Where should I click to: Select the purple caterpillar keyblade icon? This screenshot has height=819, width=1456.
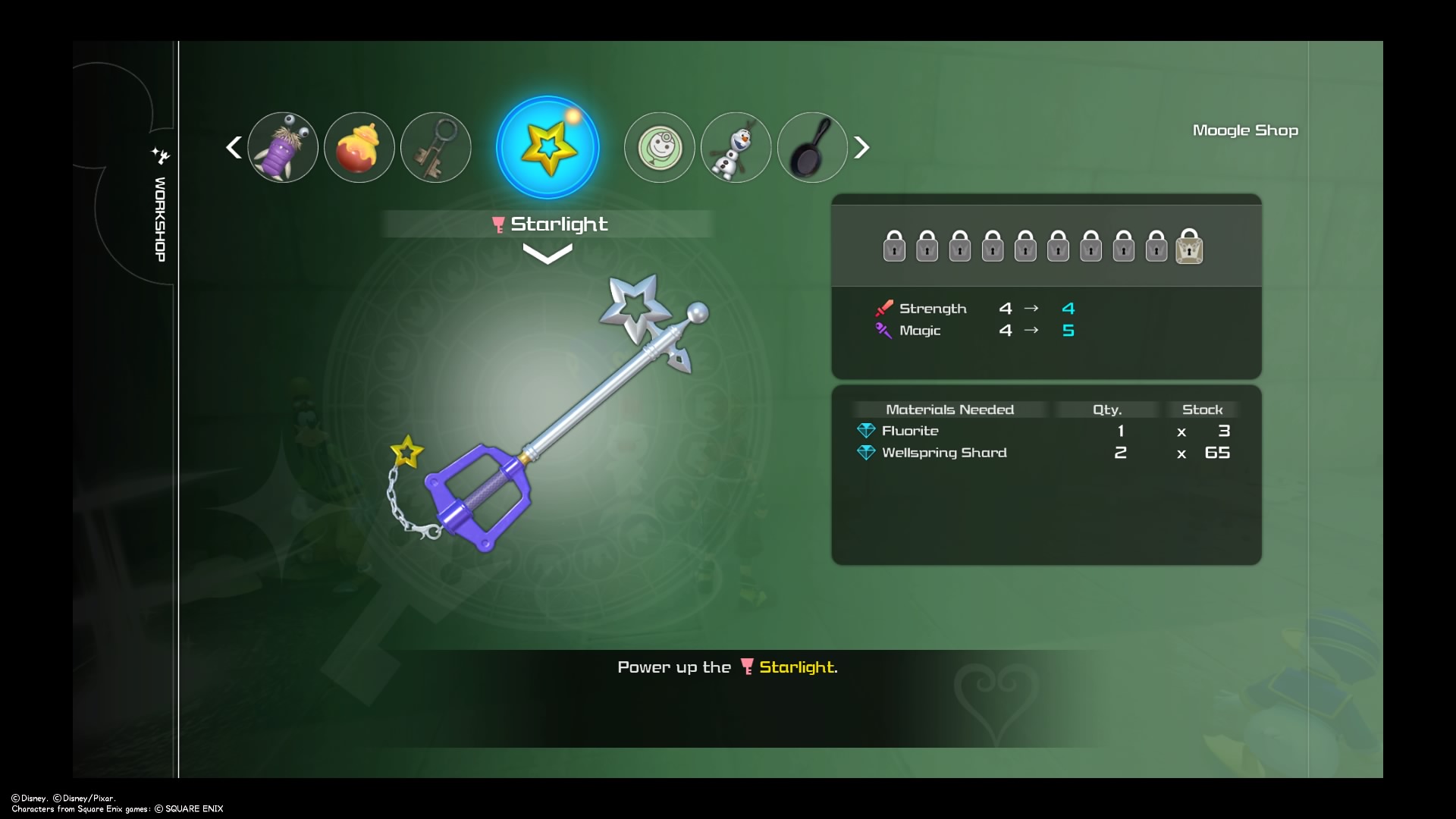click(283, 147)
